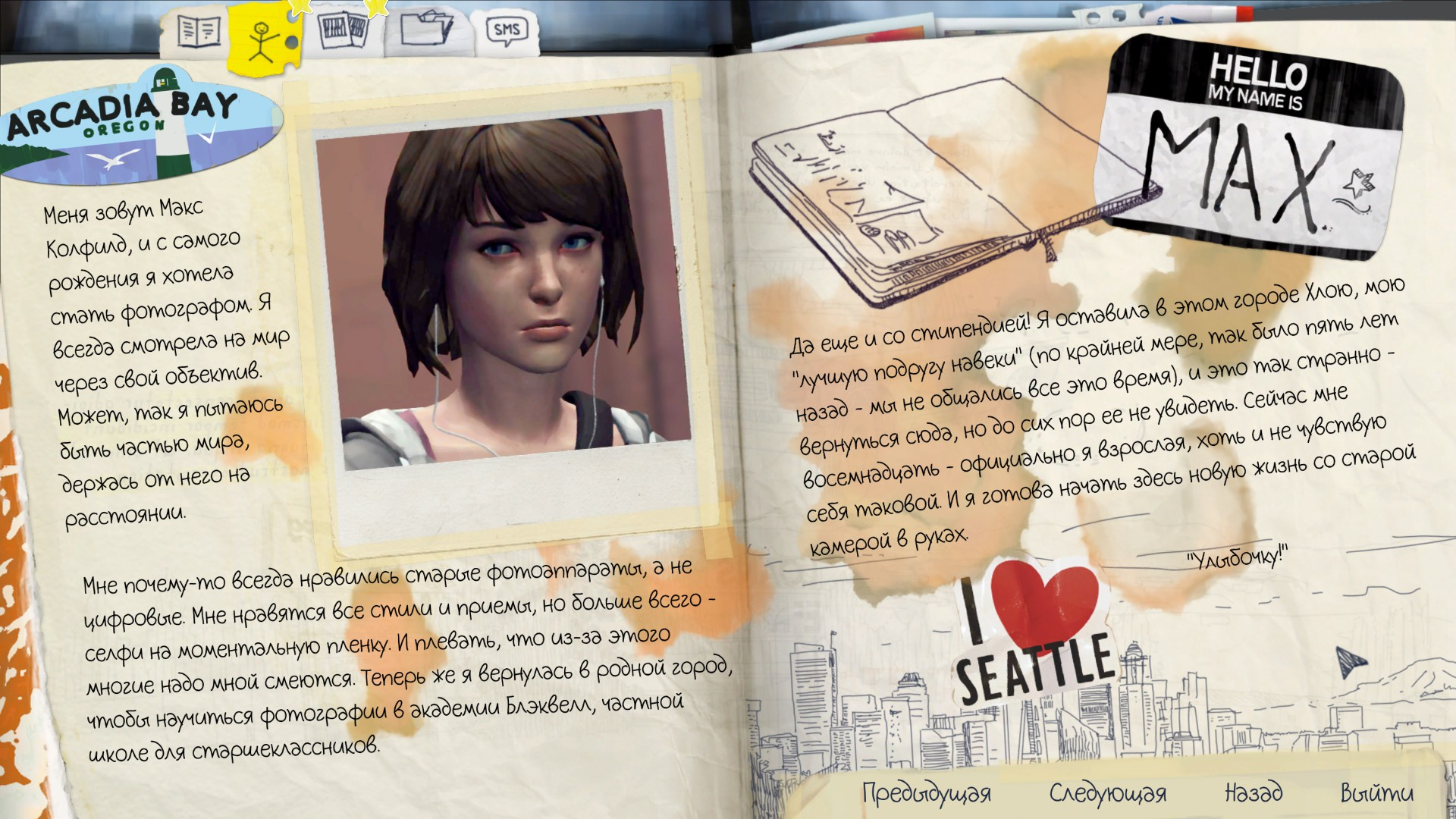Exit the journal with Выйти
Screen dimensions: 1456x819
tap(1376, 793)
